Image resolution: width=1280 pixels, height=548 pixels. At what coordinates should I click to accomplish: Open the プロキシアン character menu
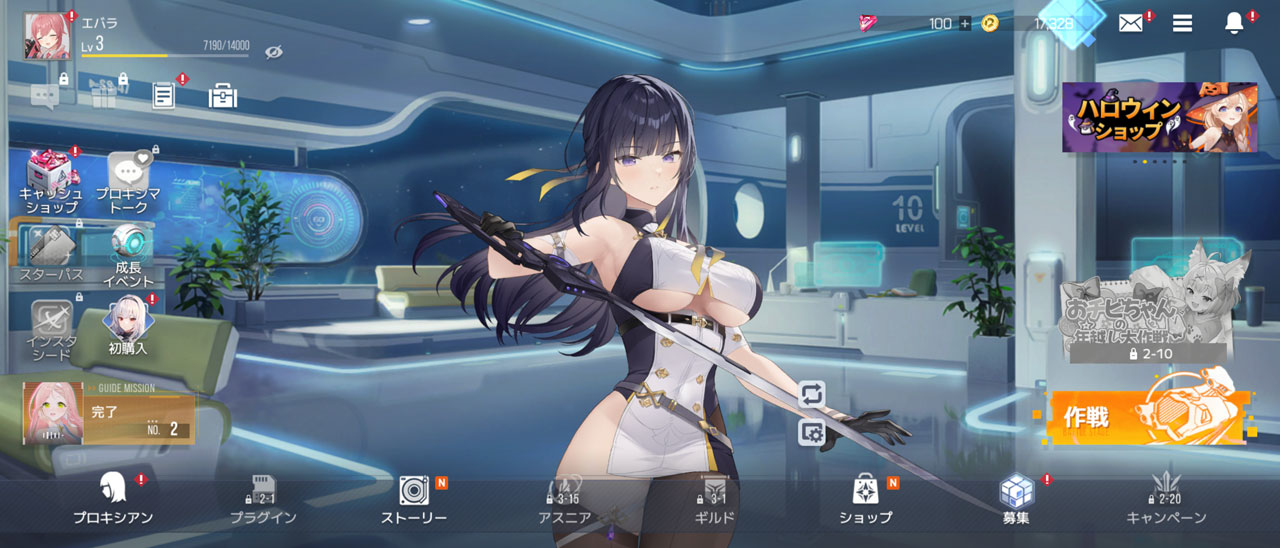(x=112, y=498)
